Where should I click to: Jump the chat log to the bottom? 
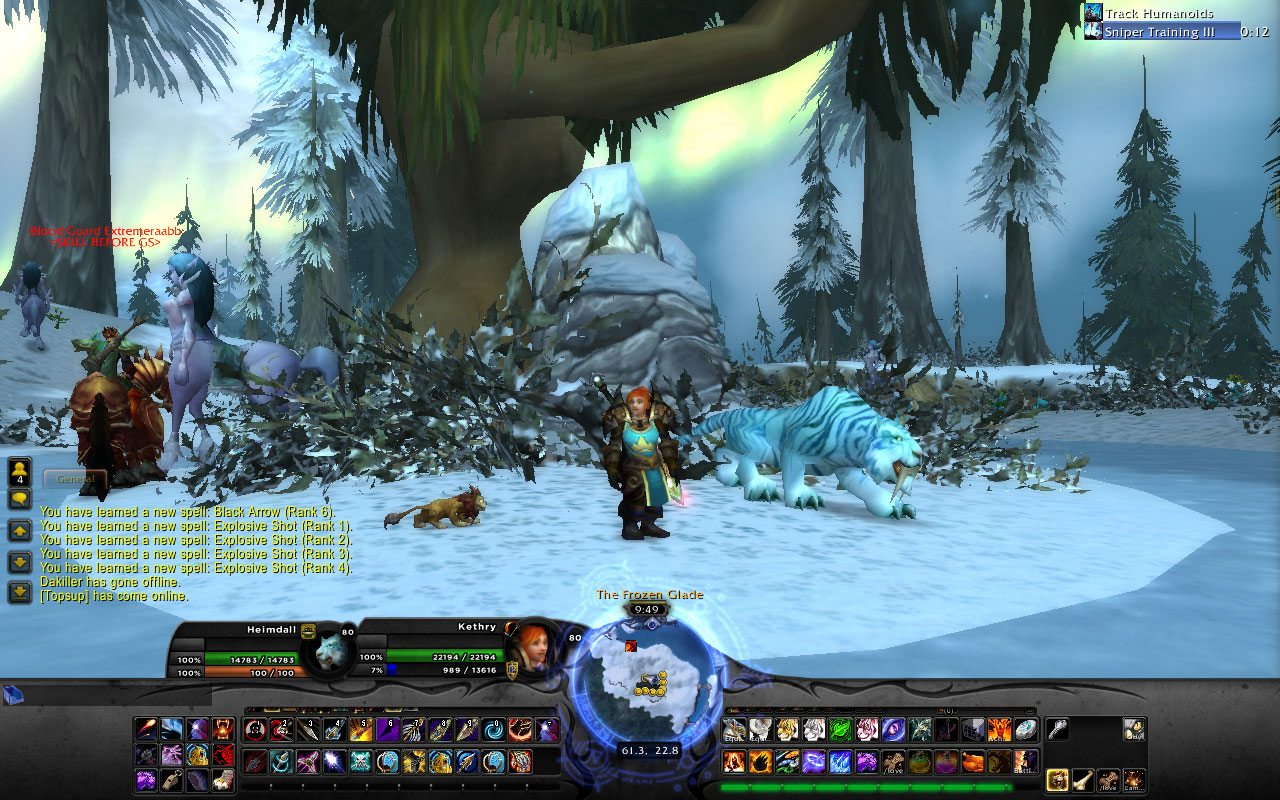(20, 592)
